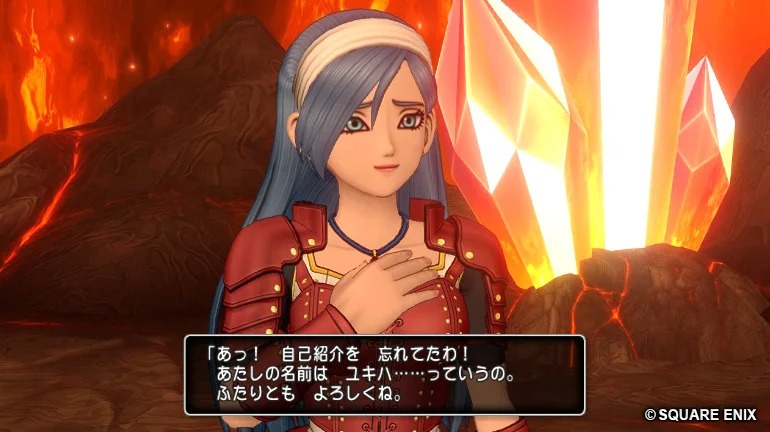770x432 pixels.
Task: Click Yukiha's dialogue text box to continue
Action: click(x=384, y=374)
